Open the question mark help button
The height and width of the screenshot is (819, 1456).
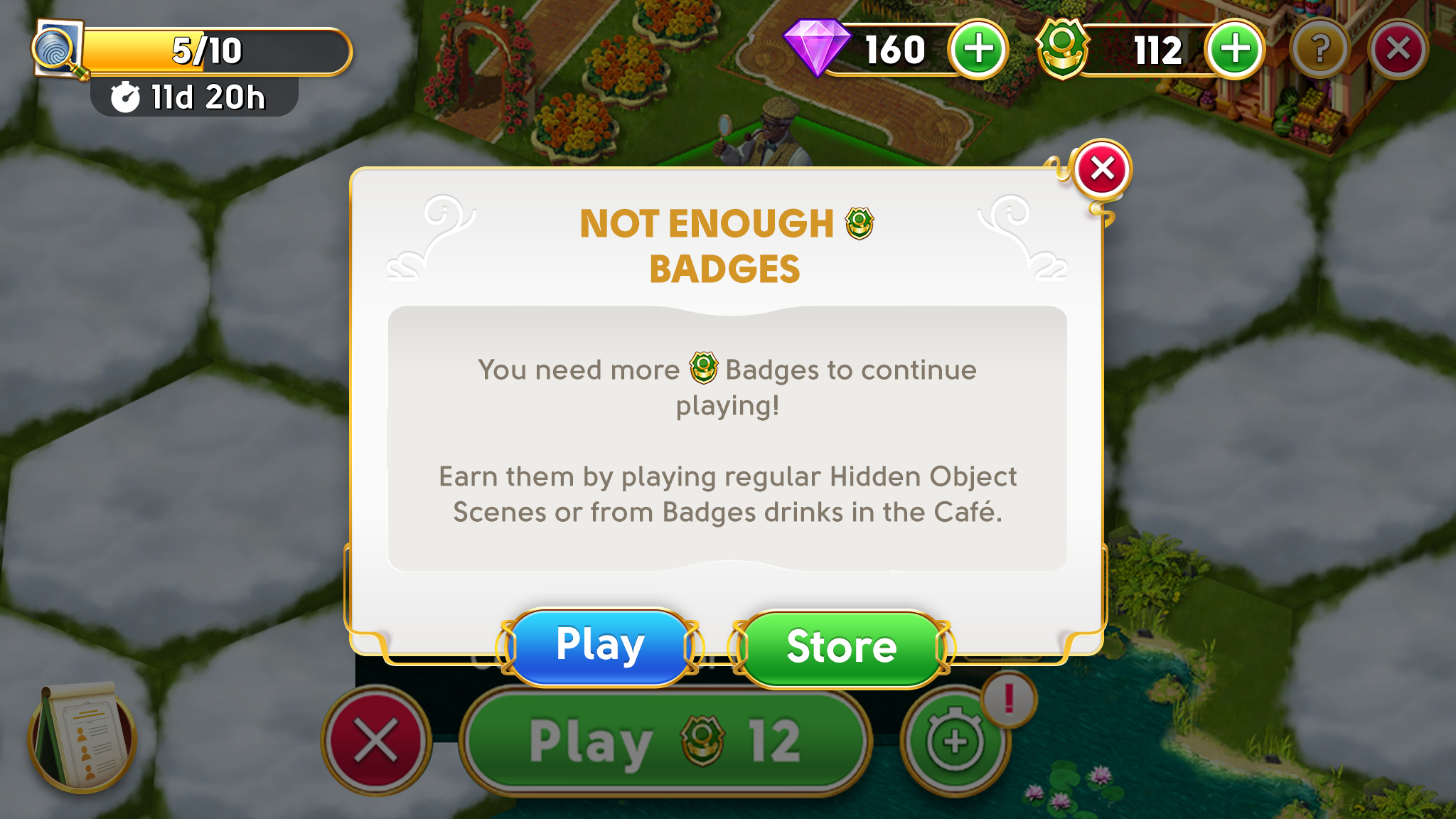click(x=1319, y=50)
